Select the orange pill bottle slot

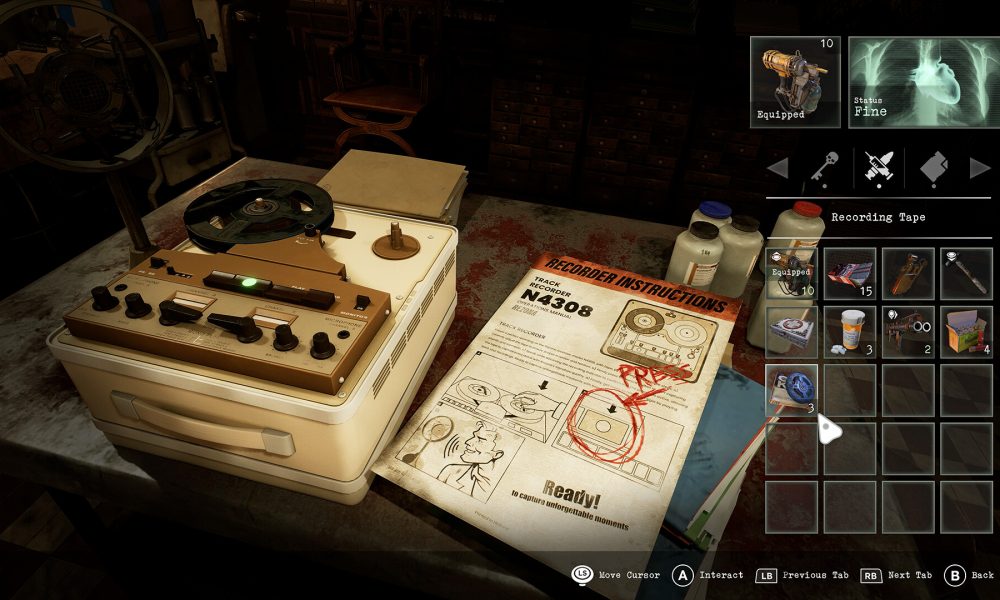850,332
